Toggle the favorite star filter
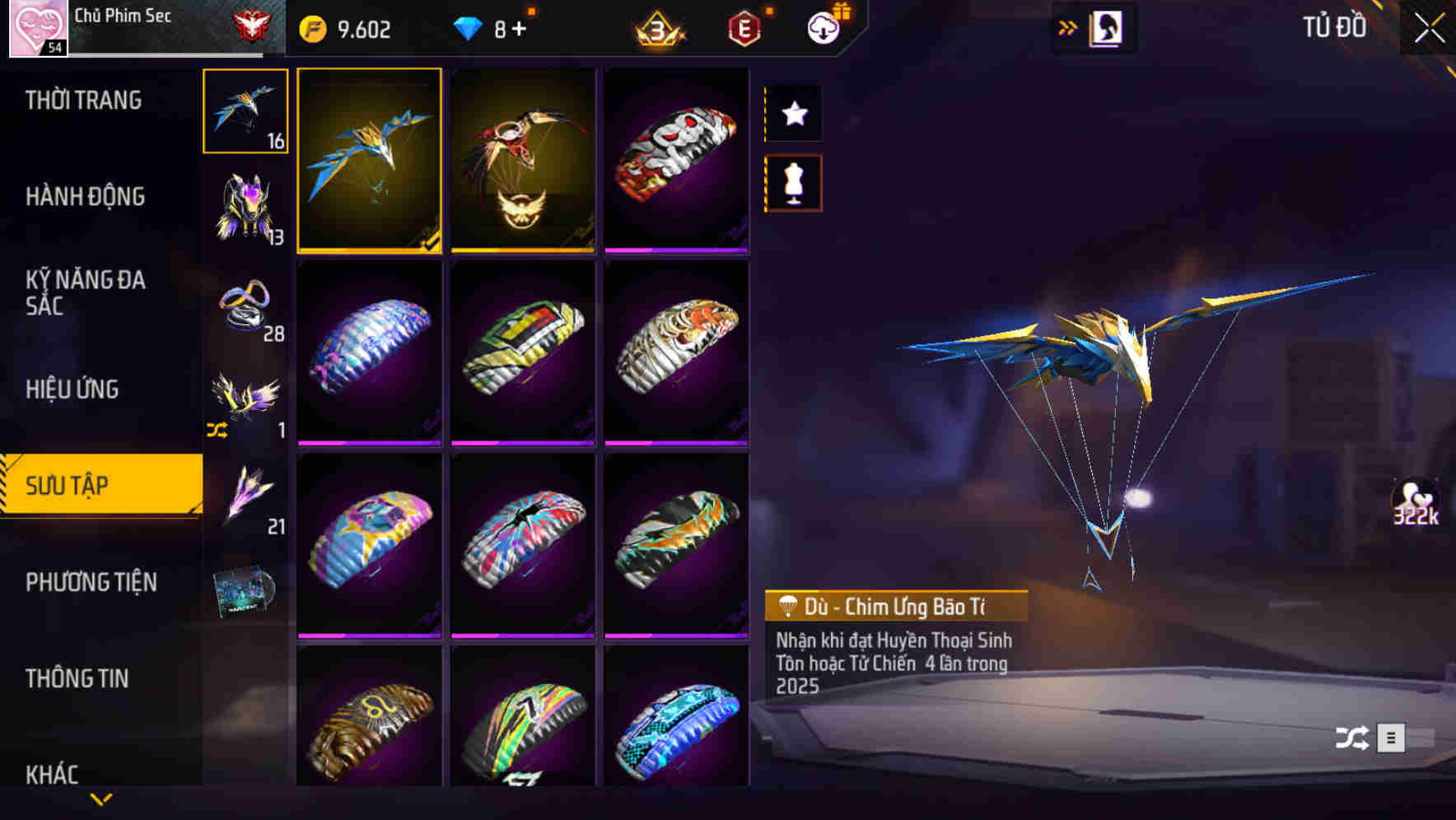Screen dimensions: 1456x820 (793, 114)
